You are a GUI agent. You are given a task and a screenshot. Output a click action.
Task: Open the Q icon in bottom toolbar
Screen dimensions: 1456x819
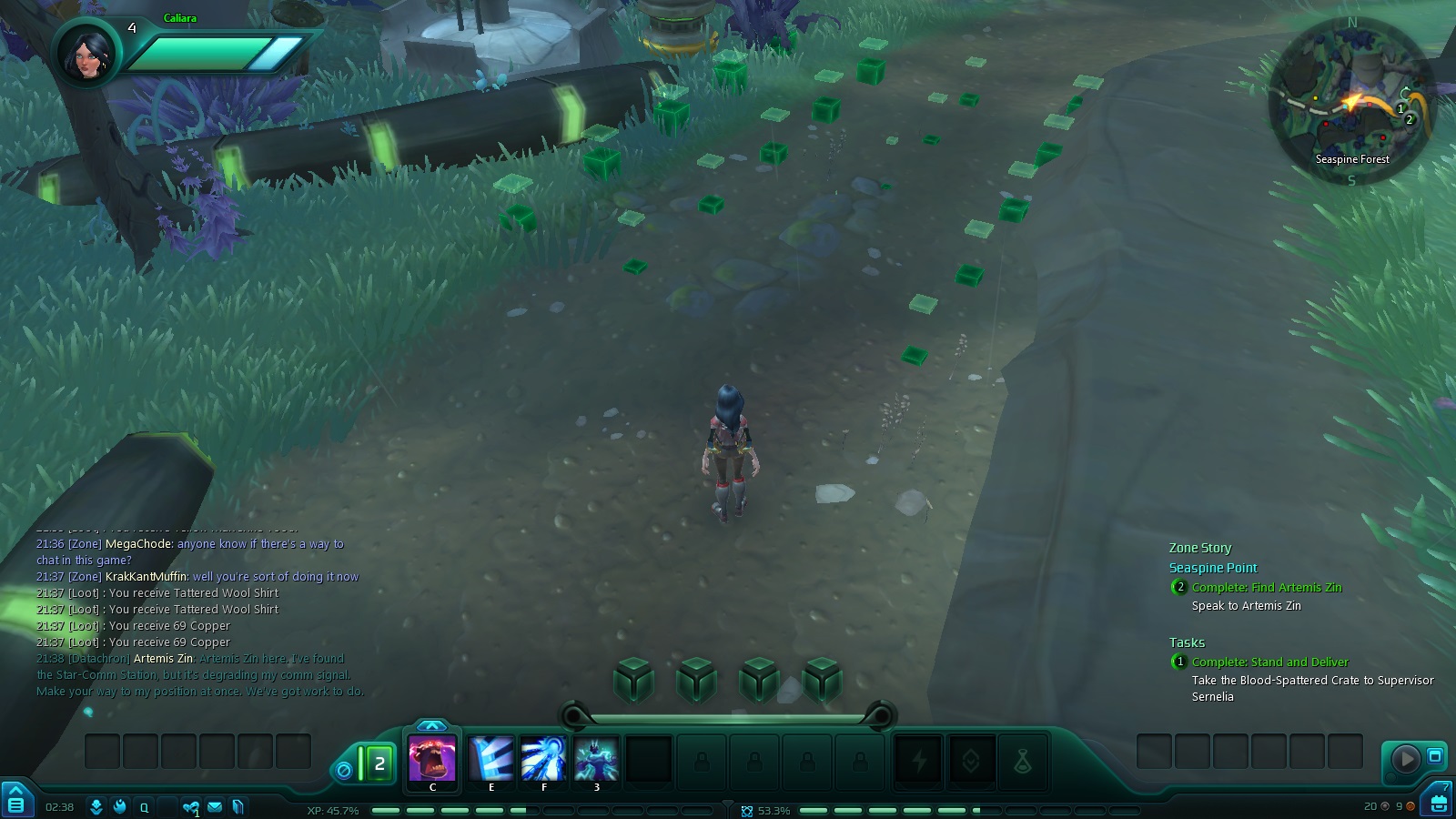[144, 806]
